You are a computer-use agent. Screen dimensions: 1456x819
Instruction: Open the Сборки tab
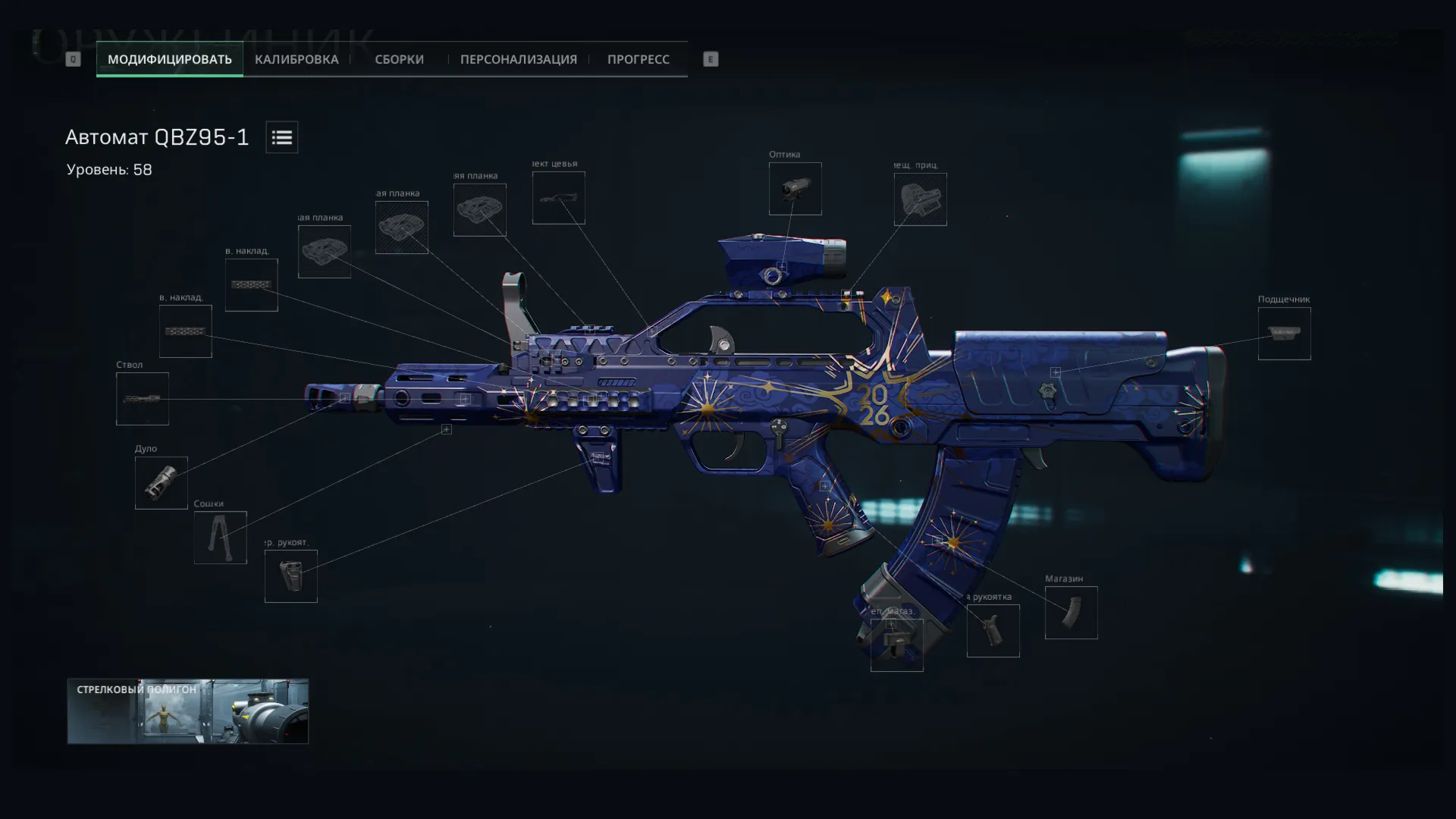[399, 59]
